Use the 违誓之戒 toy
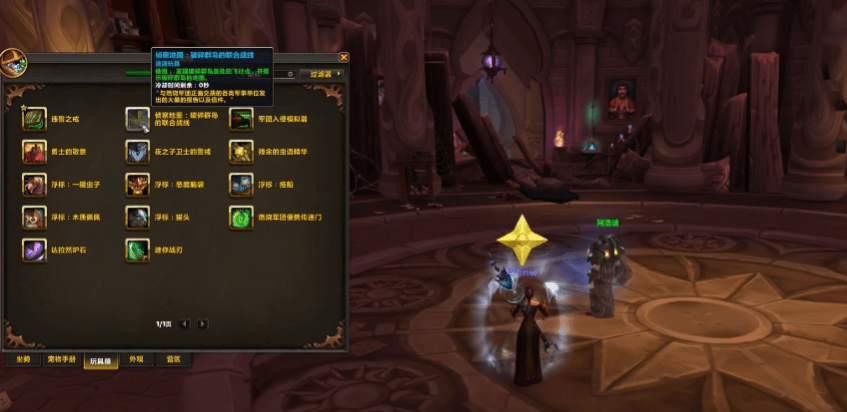The image size is (847, 412). pos(34,119)
